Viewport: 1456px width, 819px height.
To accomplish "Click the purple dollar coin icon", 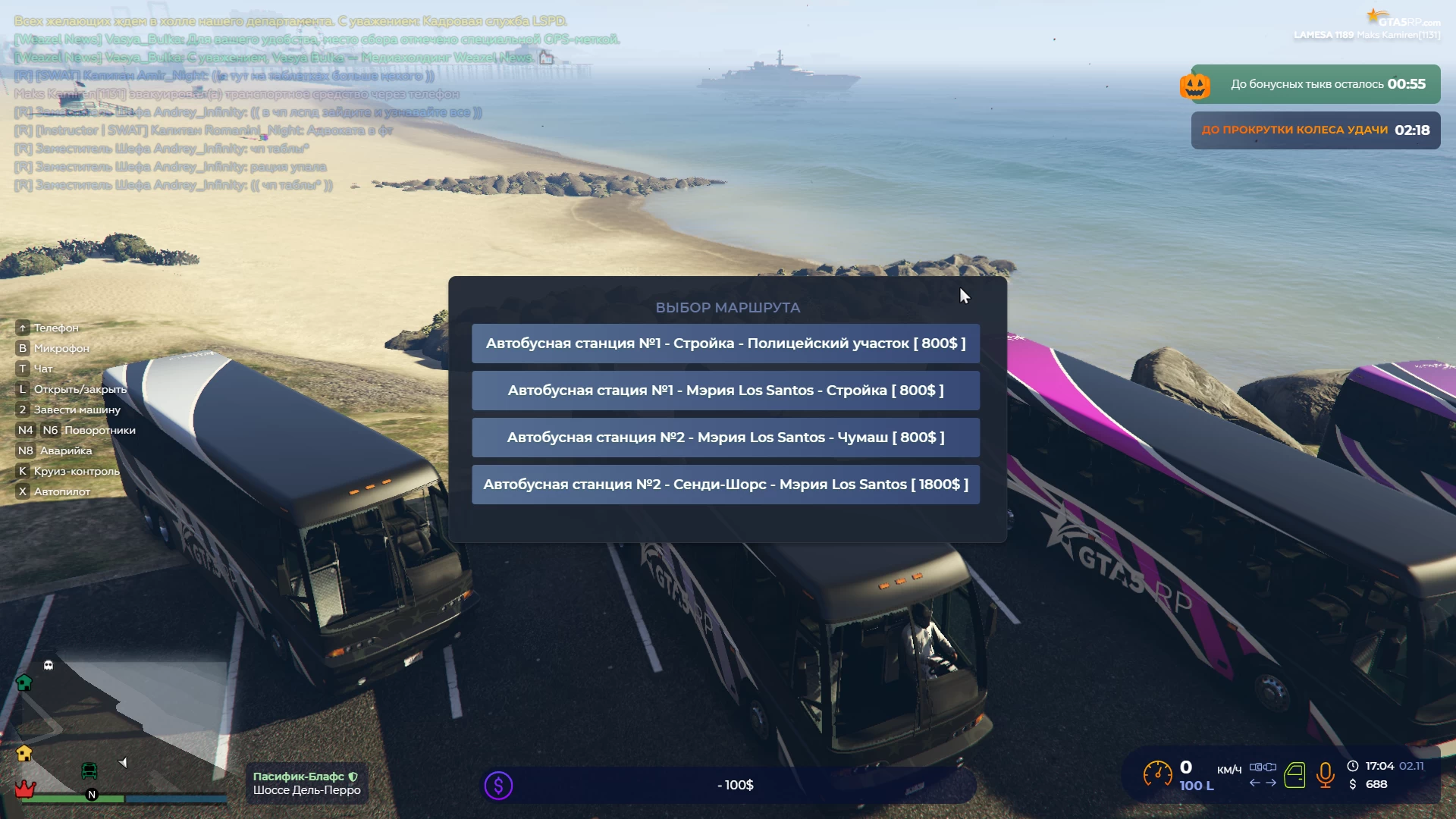I will click(x=498, y=786).
